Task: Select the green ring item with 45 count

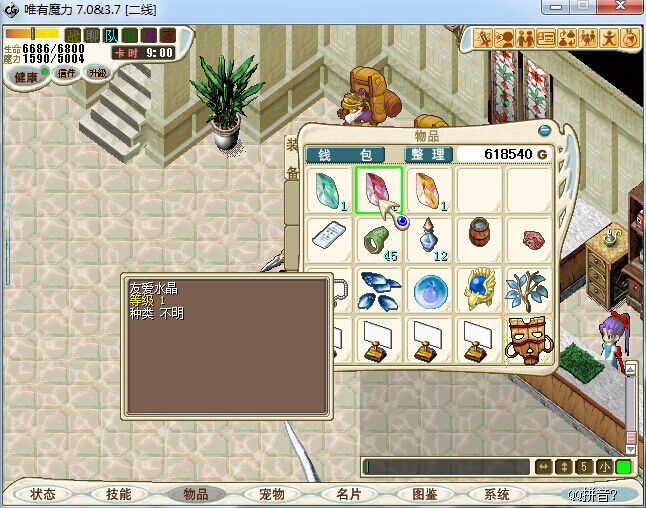Action: pyautogui.click(x=379, y=240)
